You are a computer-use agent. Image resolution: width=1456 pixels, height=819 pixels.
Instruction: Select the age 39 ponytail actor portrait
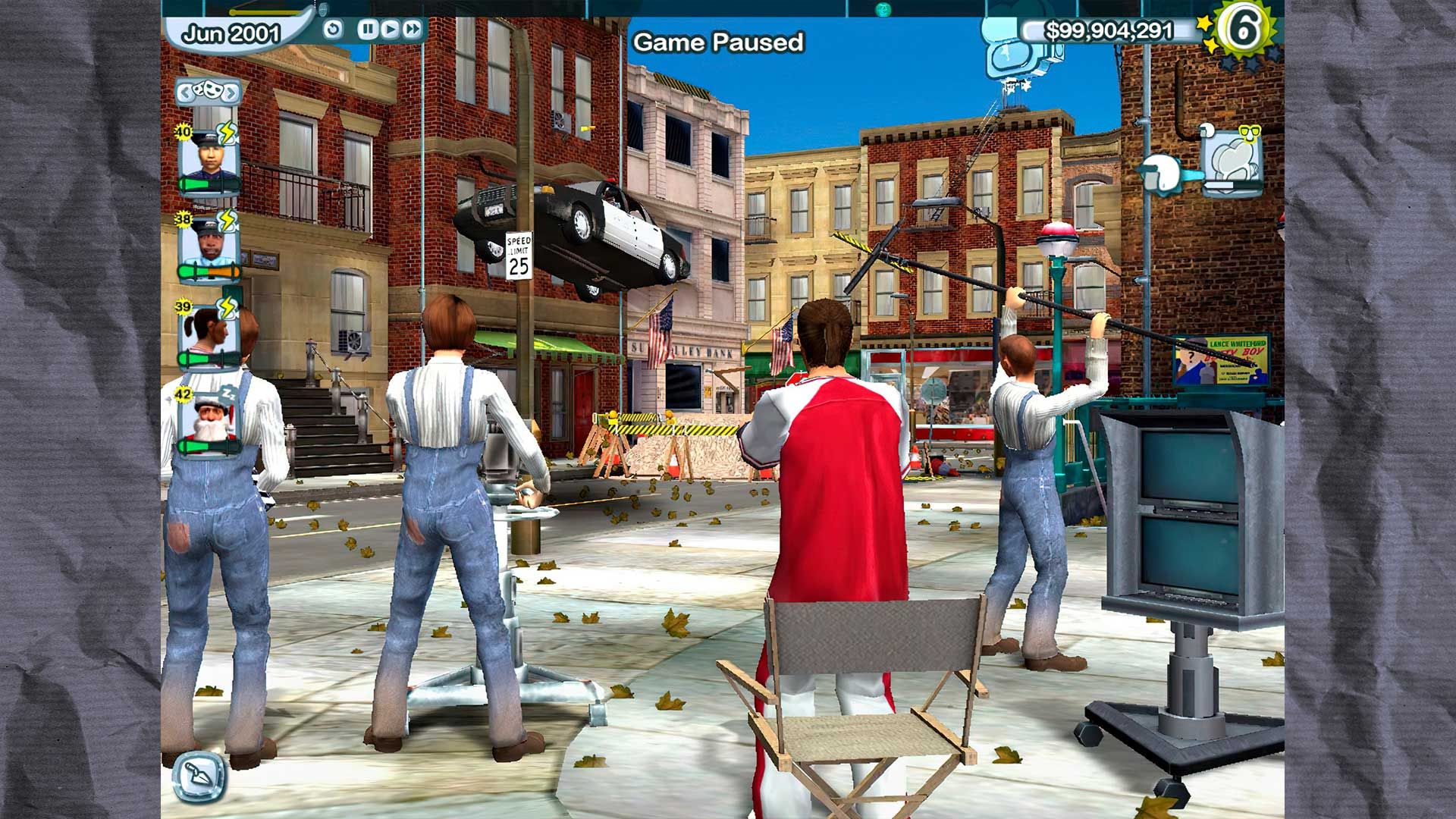(208, 333)
